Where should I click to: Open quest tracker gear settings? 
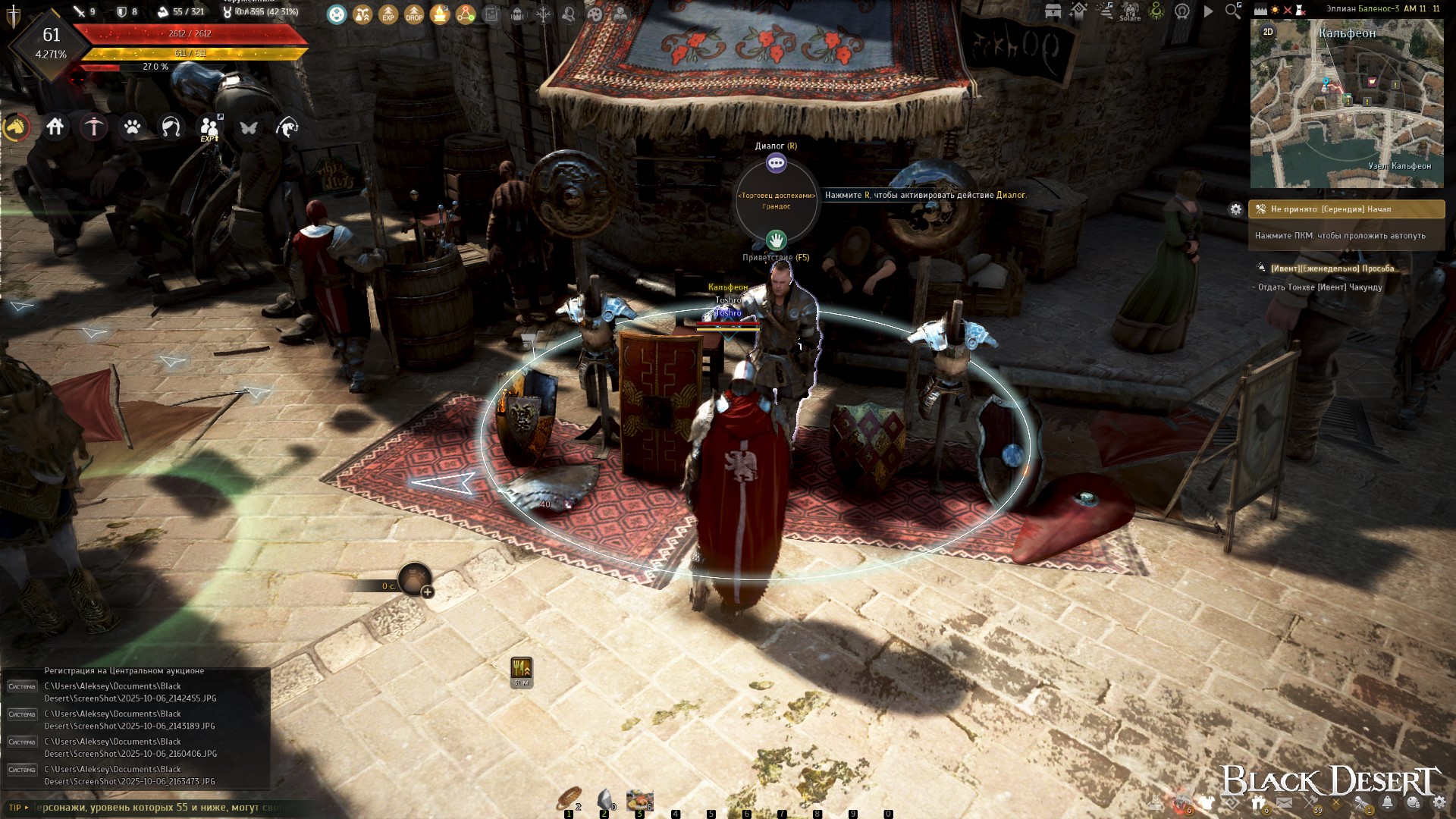coord(1236,209)
